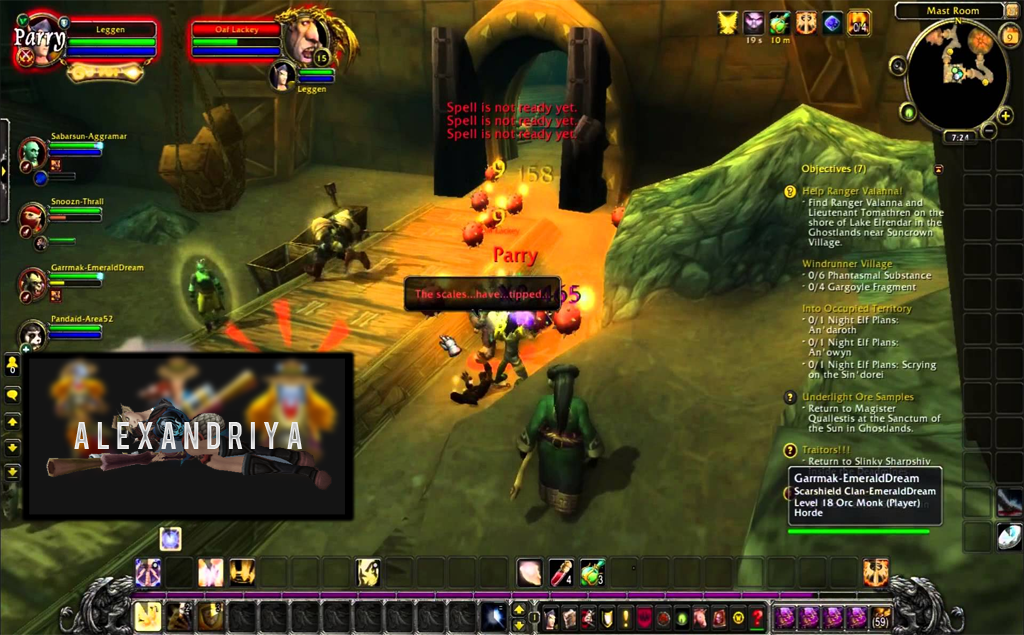Open the Help Ranger Valanna quest objective
The width and height of the screenshot is (1024, 635).
click(851, 190)
